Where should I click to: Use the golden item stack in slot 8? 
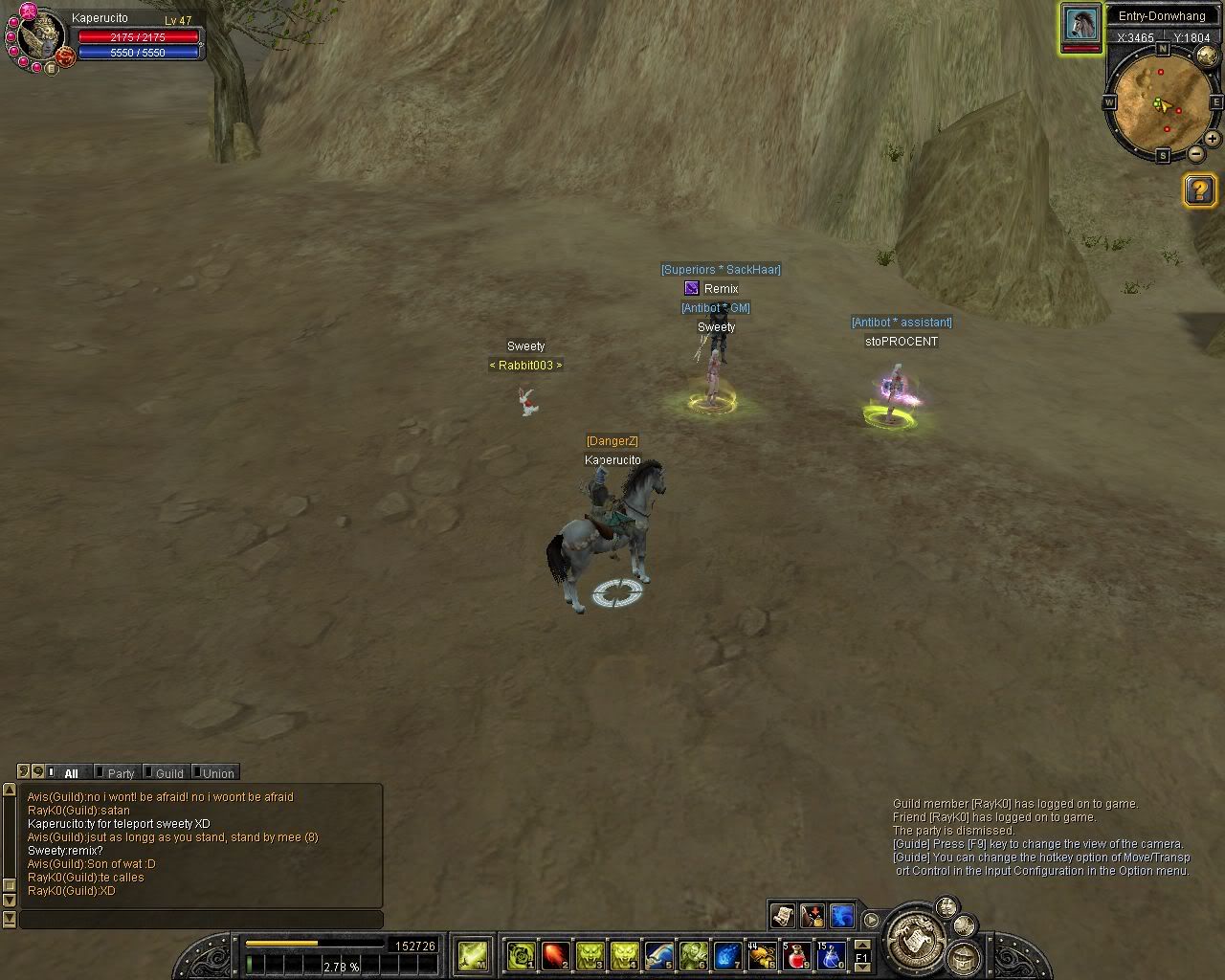(762, 955)
